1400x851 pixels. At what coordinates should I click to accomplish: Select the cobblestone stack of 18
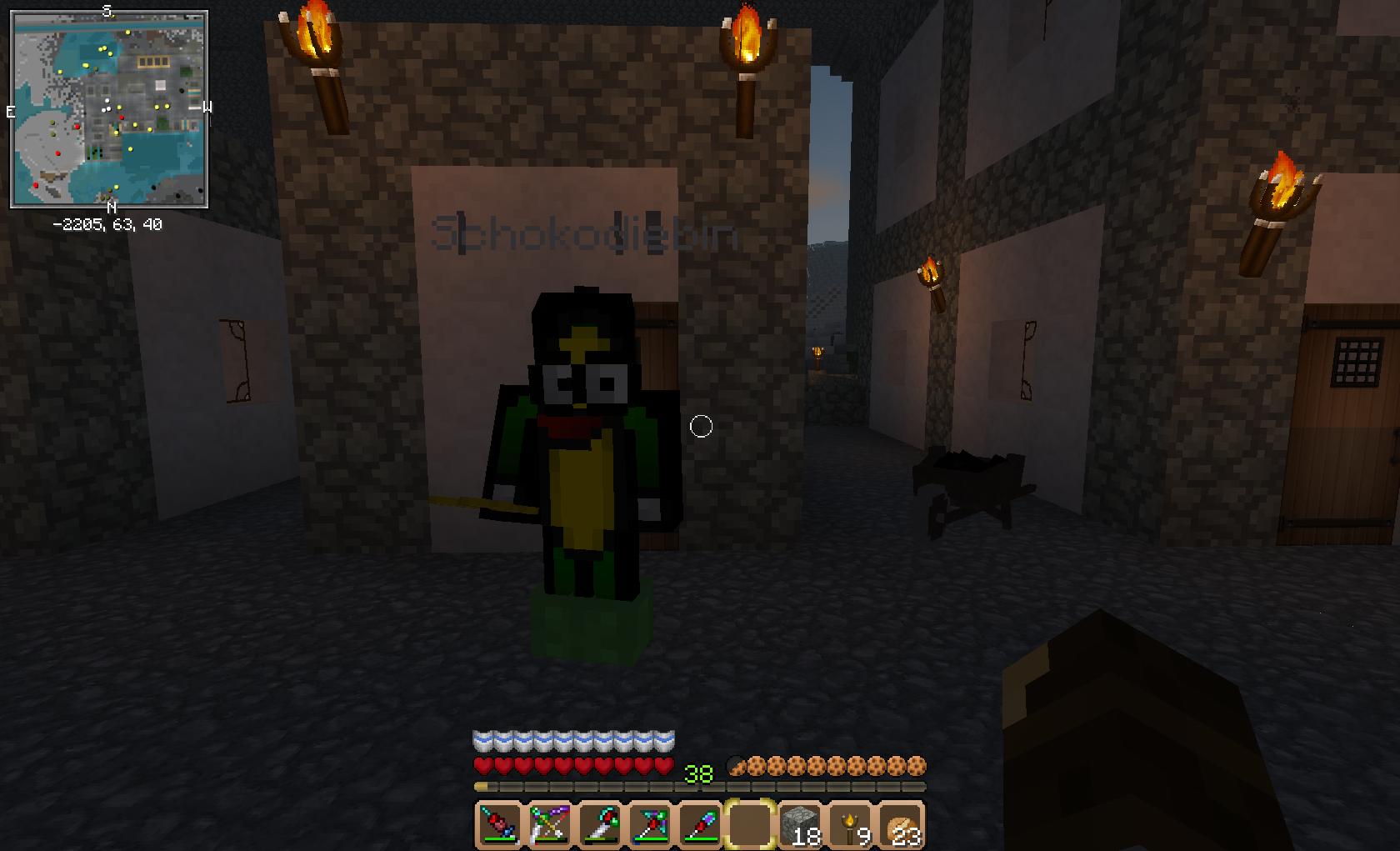coord(800,824)
